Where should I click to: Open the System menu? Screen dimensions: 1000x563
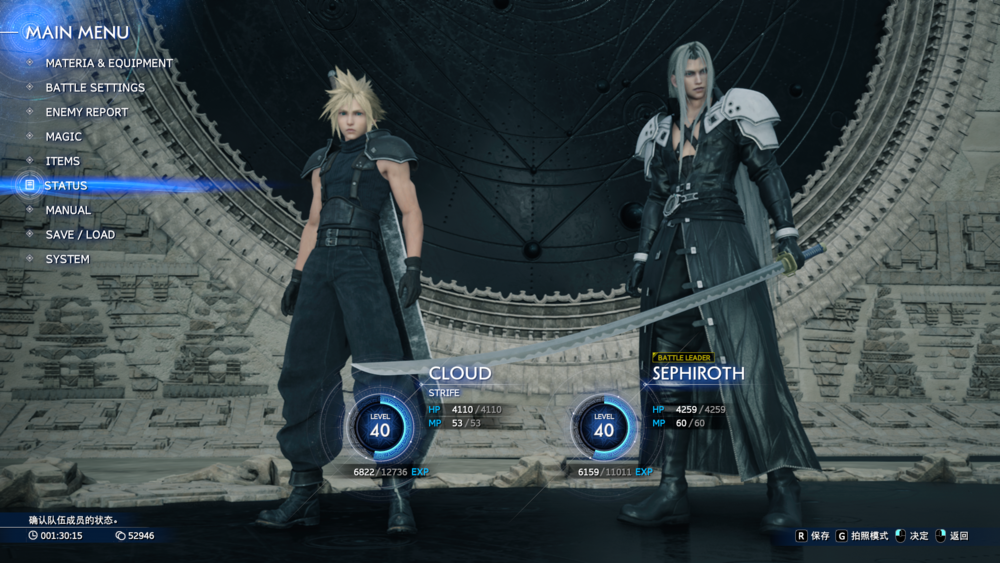[67, 259]
